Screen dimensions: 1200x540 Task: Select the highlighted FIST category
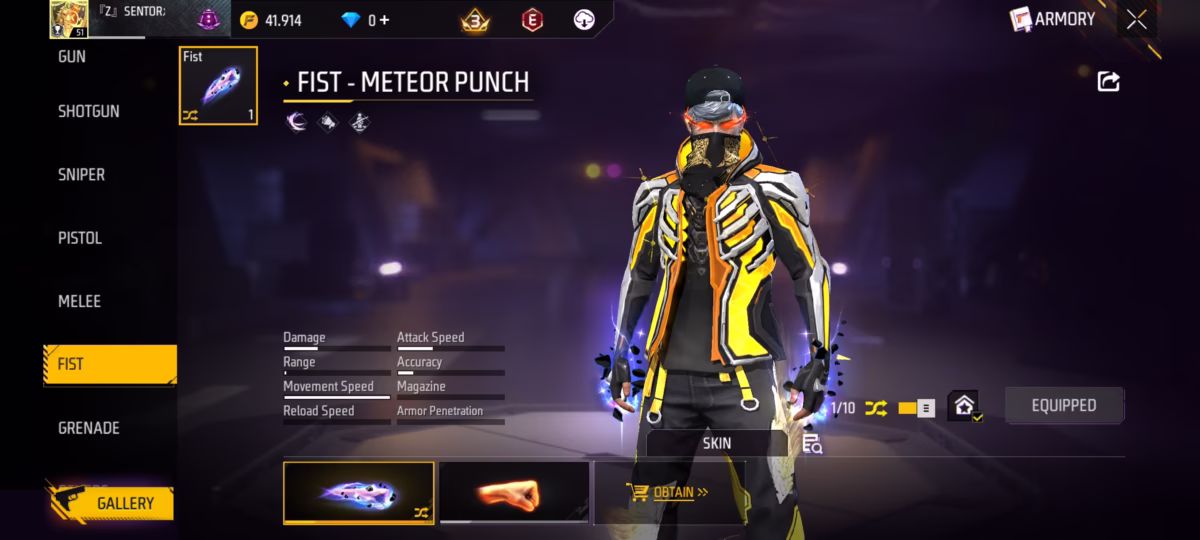click(x=110, y=365)
